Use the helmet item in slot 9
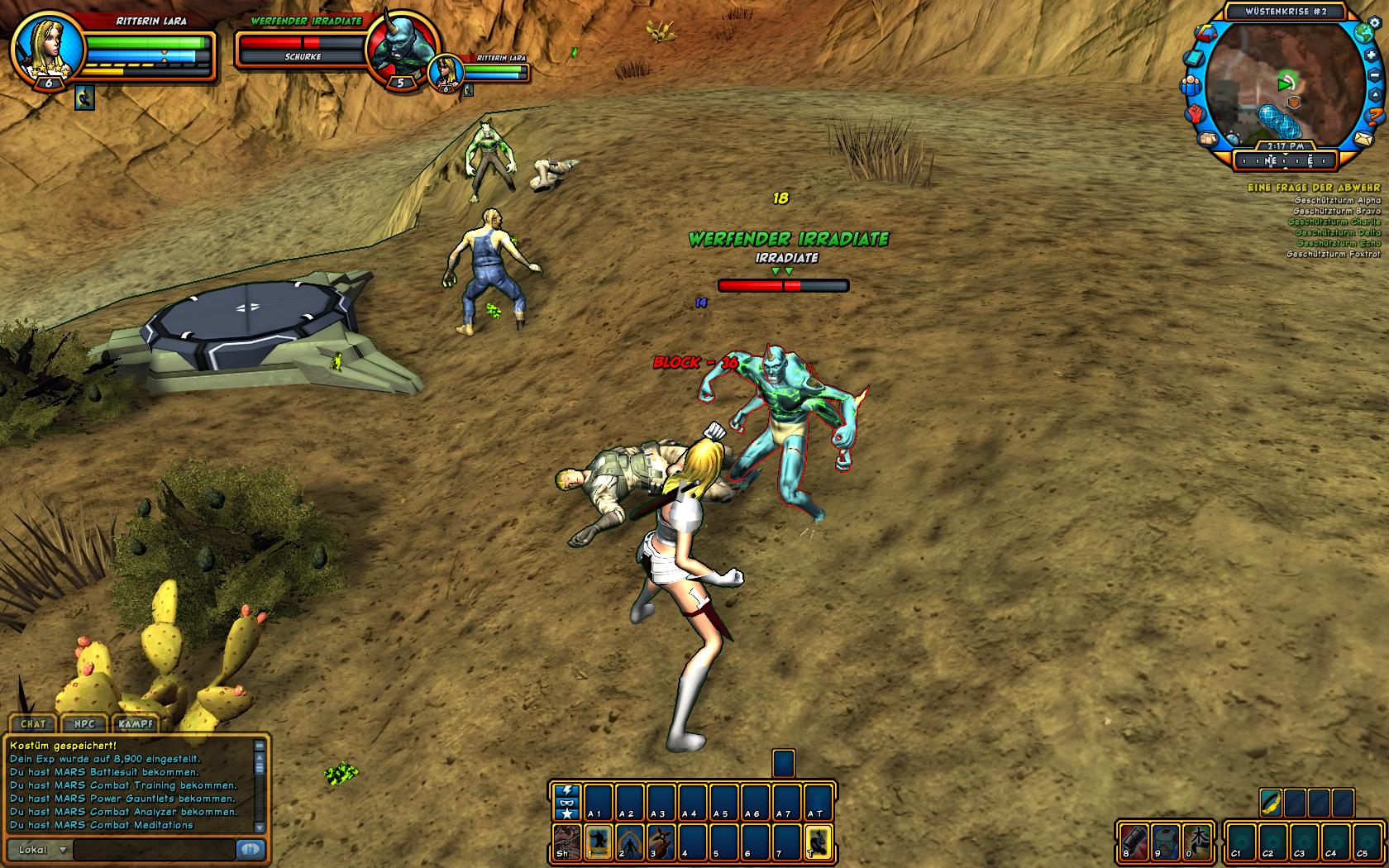 [x=1165, y=842]
